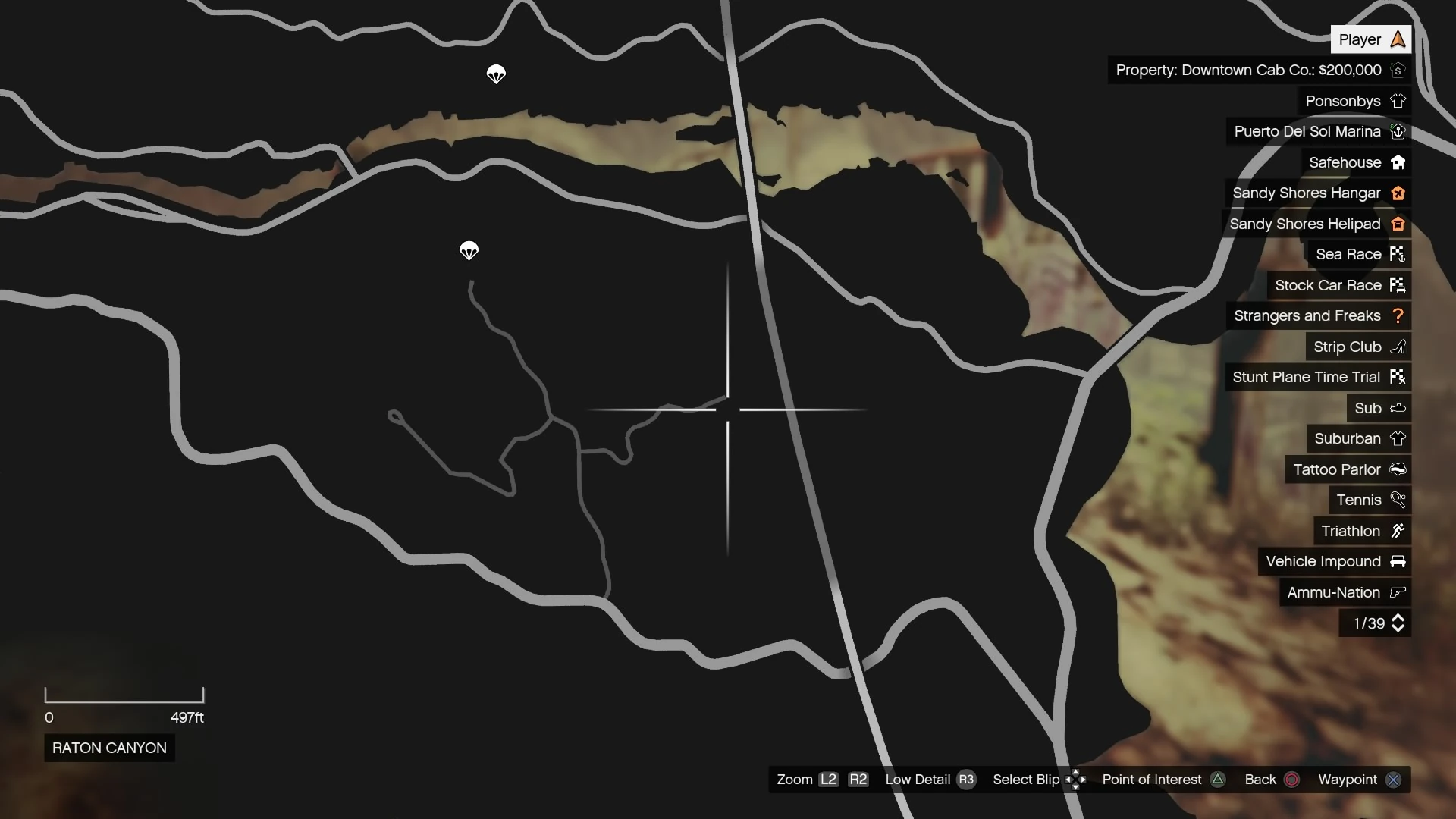Screen dimensions: 1456x819
Task: Click the down arrow on the 1/39 legend pager
Action: [1398, 629]
